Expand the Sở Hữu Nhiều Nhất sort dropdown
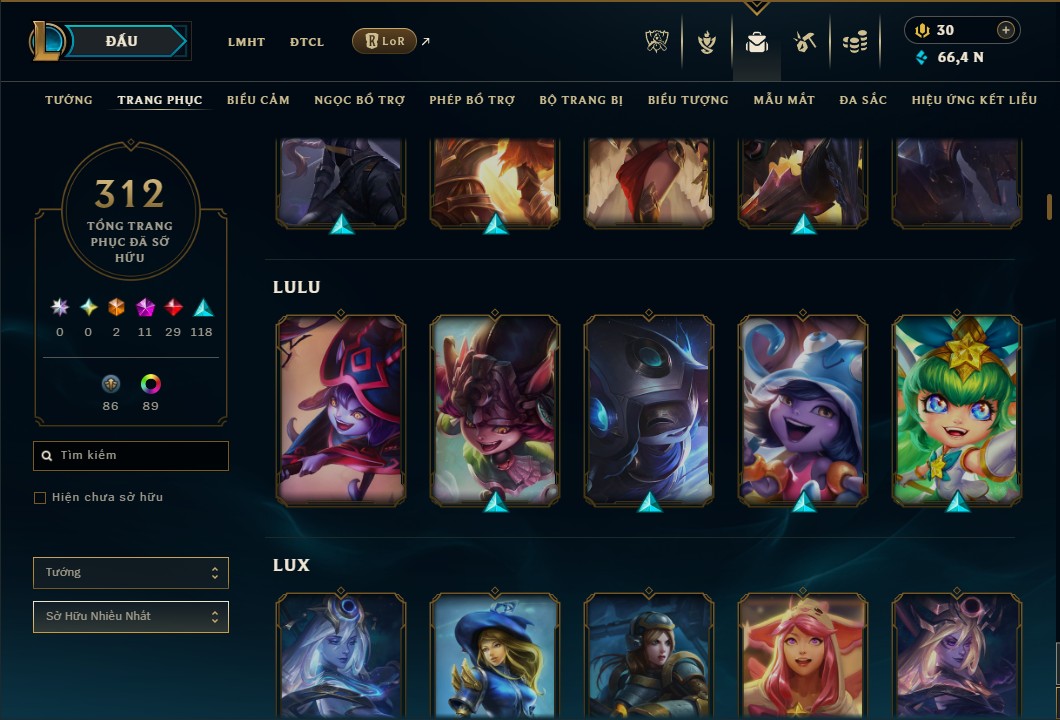1060x720 pixels. 131,617
